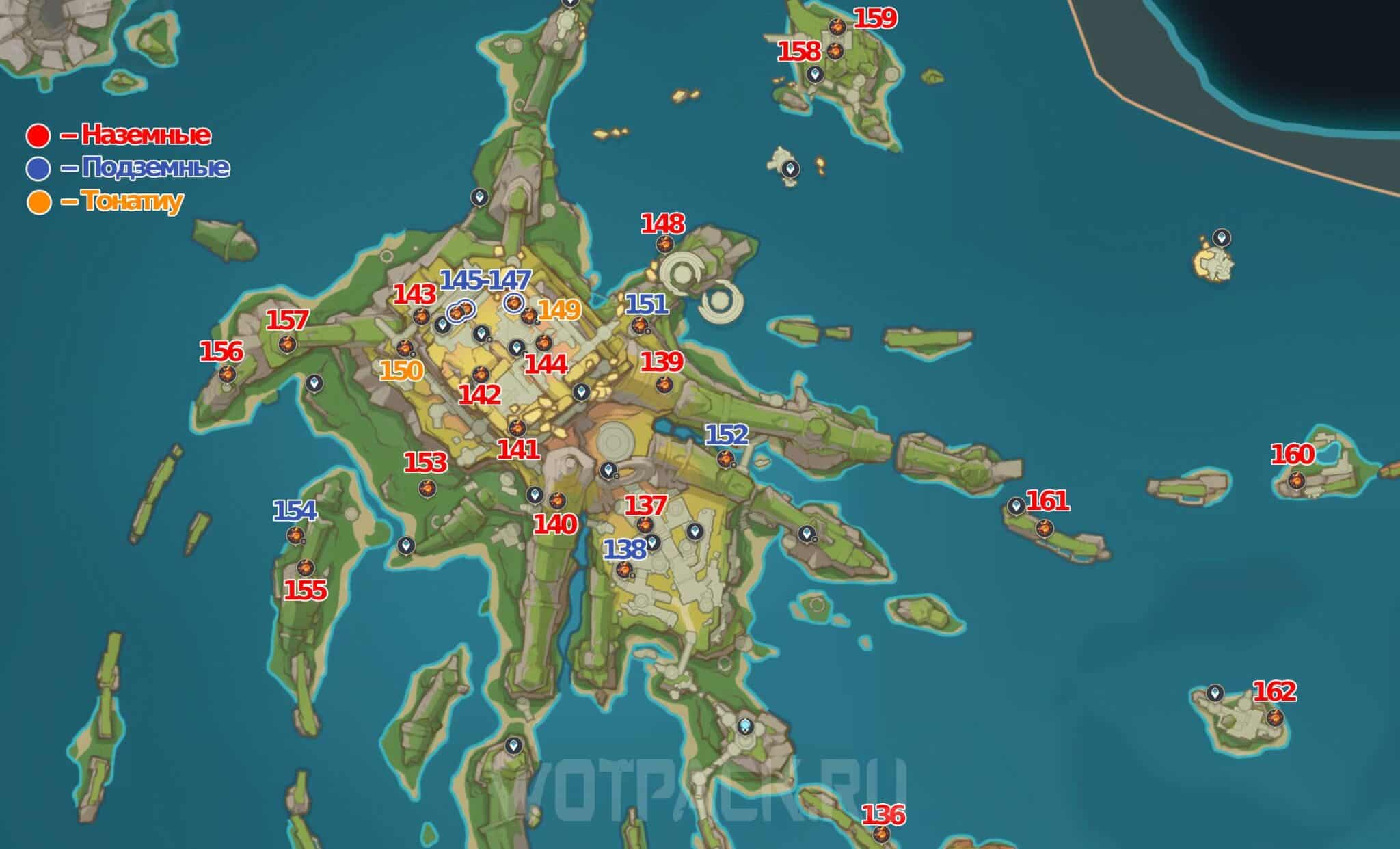Select the marker numbered 156
This screenshot has height=849, width=1400.
coord(227,374)
